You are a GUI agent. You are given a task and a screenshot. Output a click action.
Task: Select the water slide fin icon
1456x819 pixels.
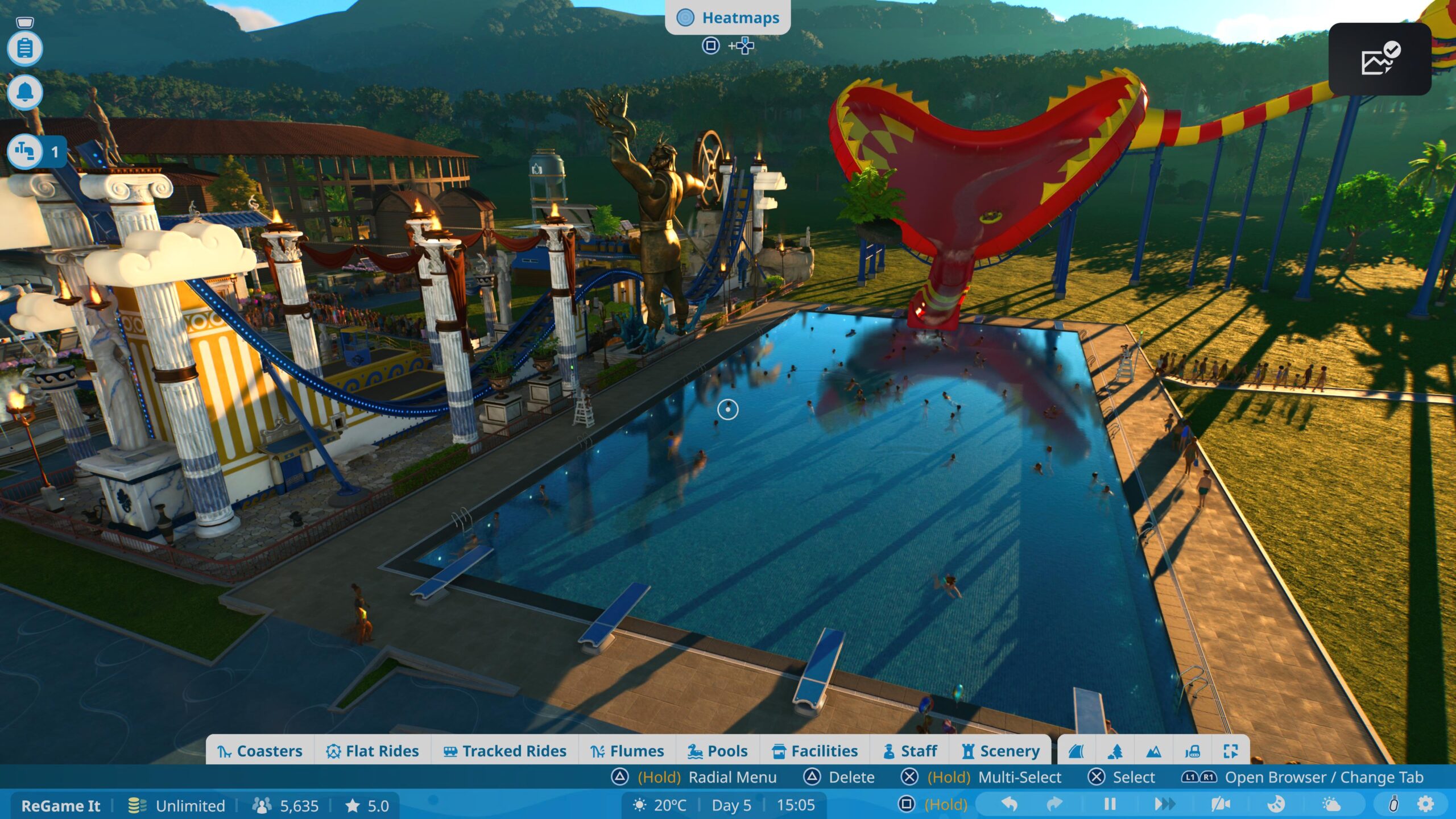[1076, 751]
